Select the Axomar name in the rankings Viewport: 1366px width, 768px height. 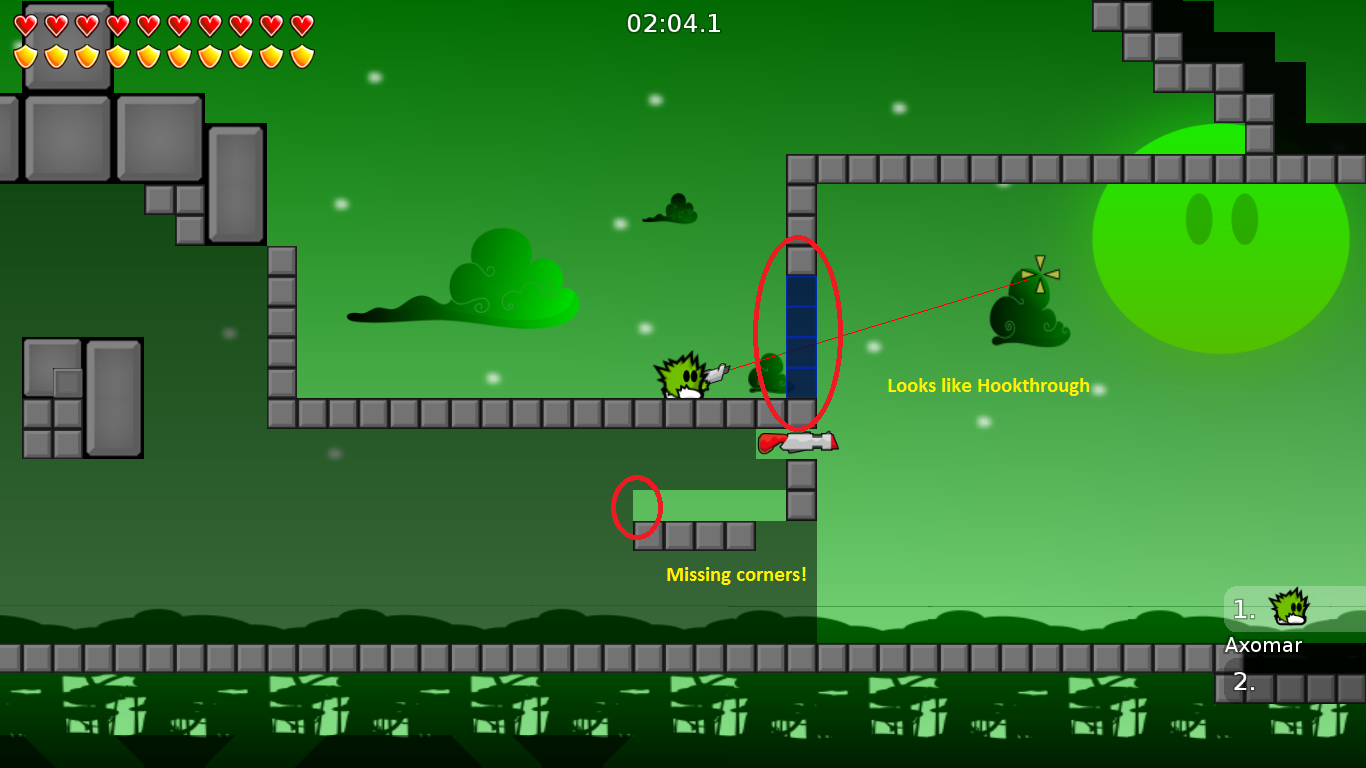tap(1262, 645)
